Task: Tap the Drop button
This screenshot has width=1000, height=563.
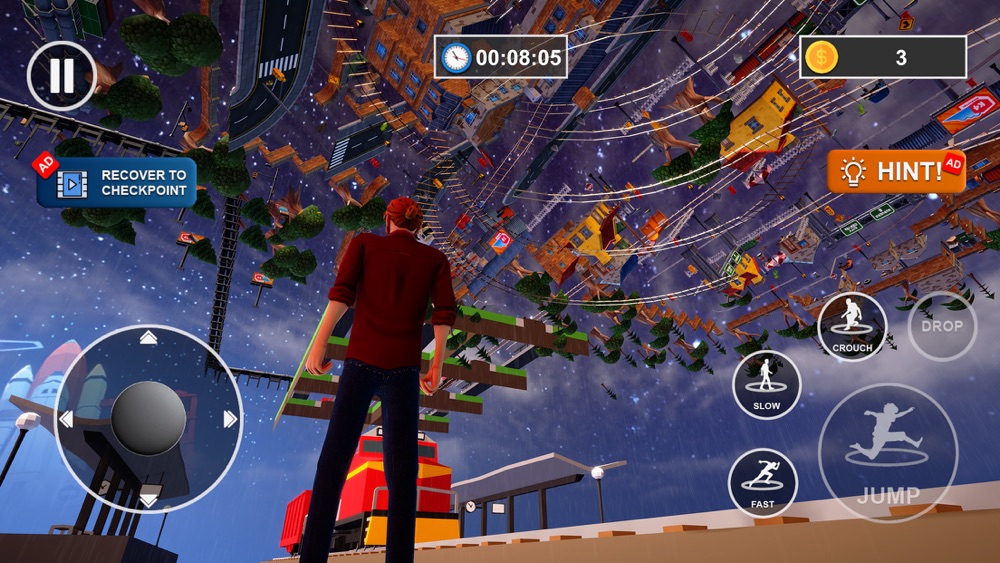Action: pos(942,326)
